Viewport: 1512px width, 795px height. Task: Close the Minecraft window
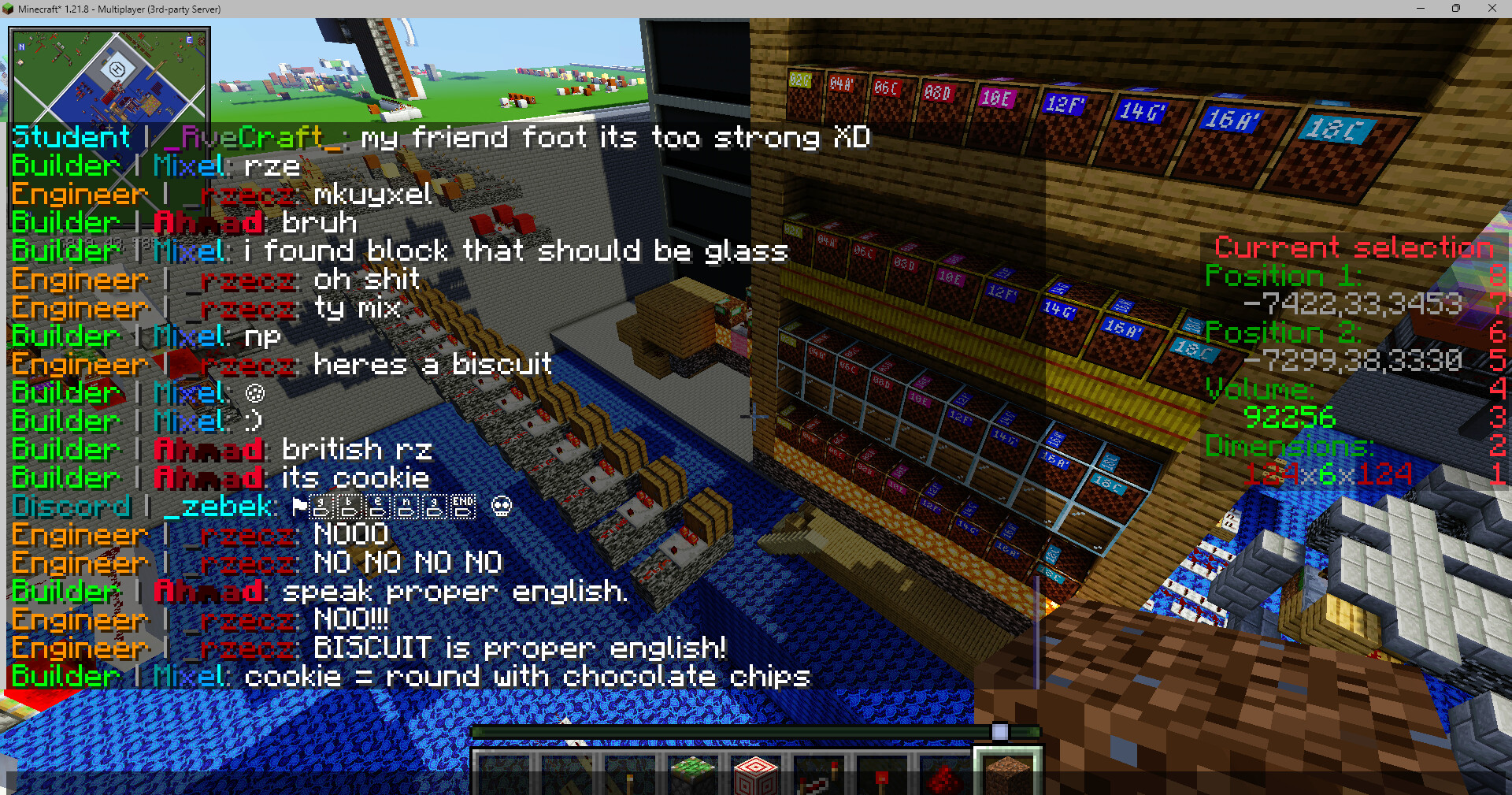click(x=1492, y=9)
